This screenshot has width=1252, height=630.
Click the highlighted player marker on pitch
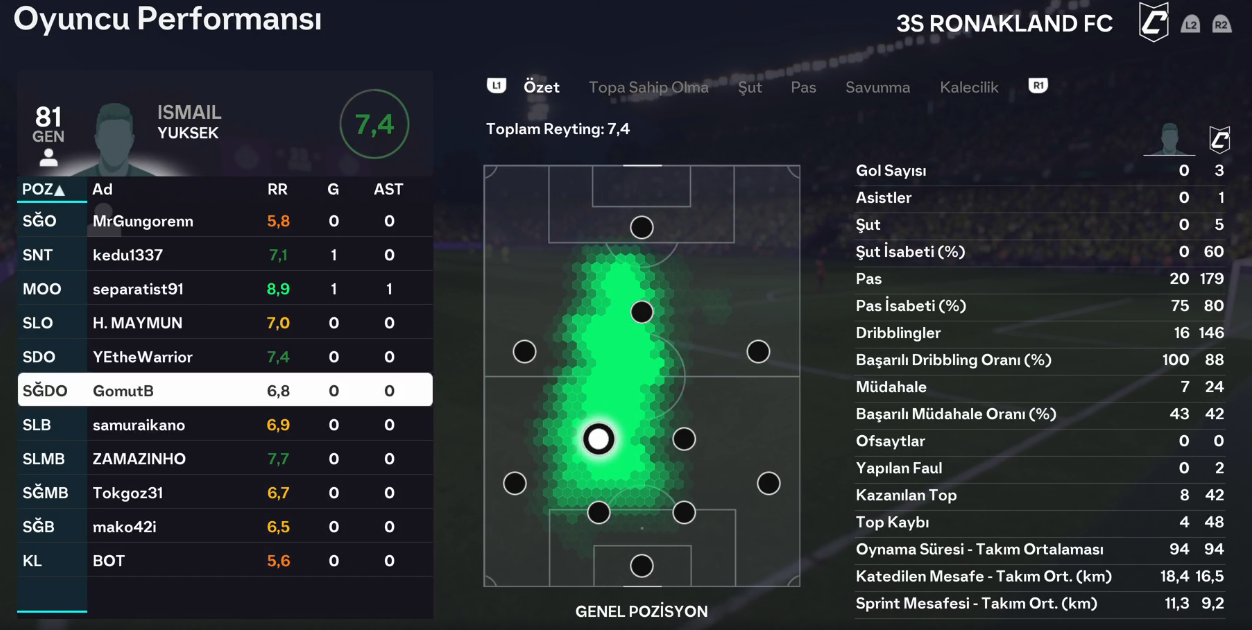coord(598,438)
